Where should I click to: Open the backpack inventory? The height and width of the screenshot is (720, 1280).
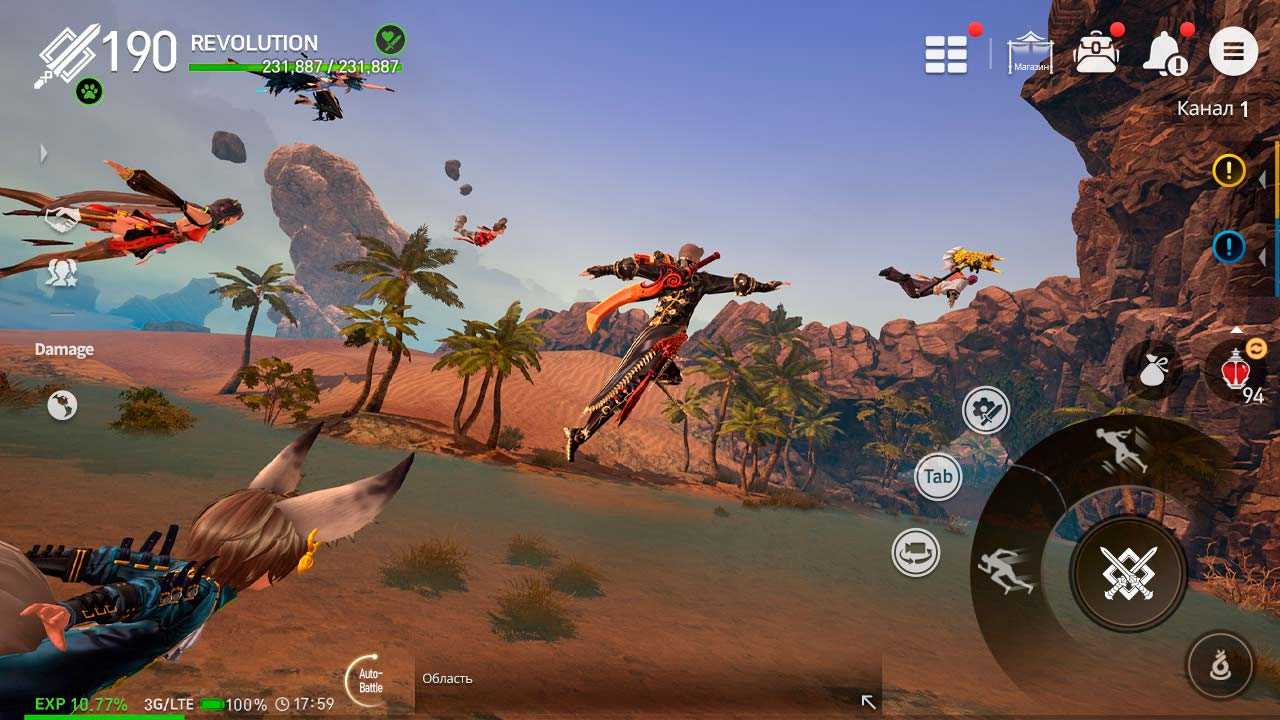click(1096, 52)
